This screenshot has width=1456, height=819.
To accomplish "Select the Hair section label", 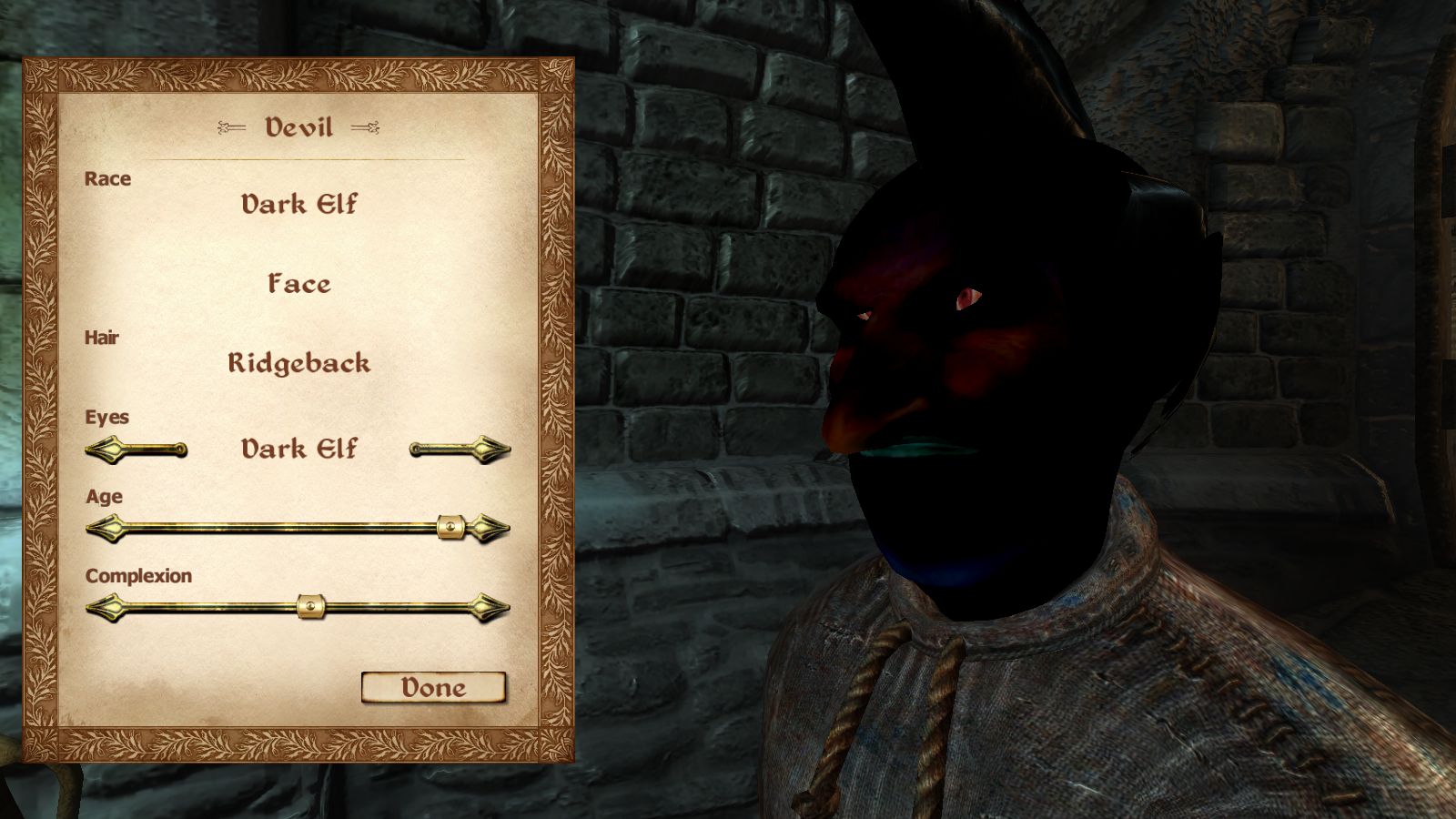I will pyautogui.click(x=102, y=337).
